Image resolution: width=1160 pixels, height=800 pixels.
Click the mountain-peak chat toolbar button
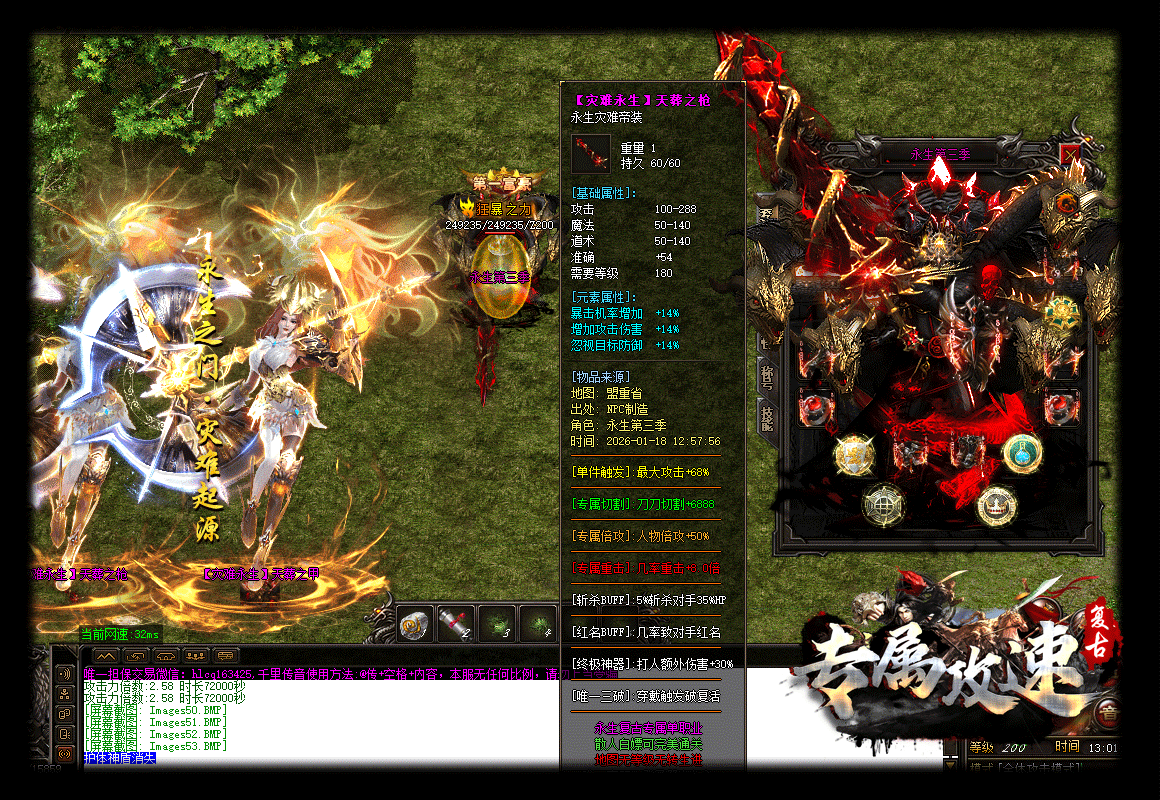(x=105, y=656)
